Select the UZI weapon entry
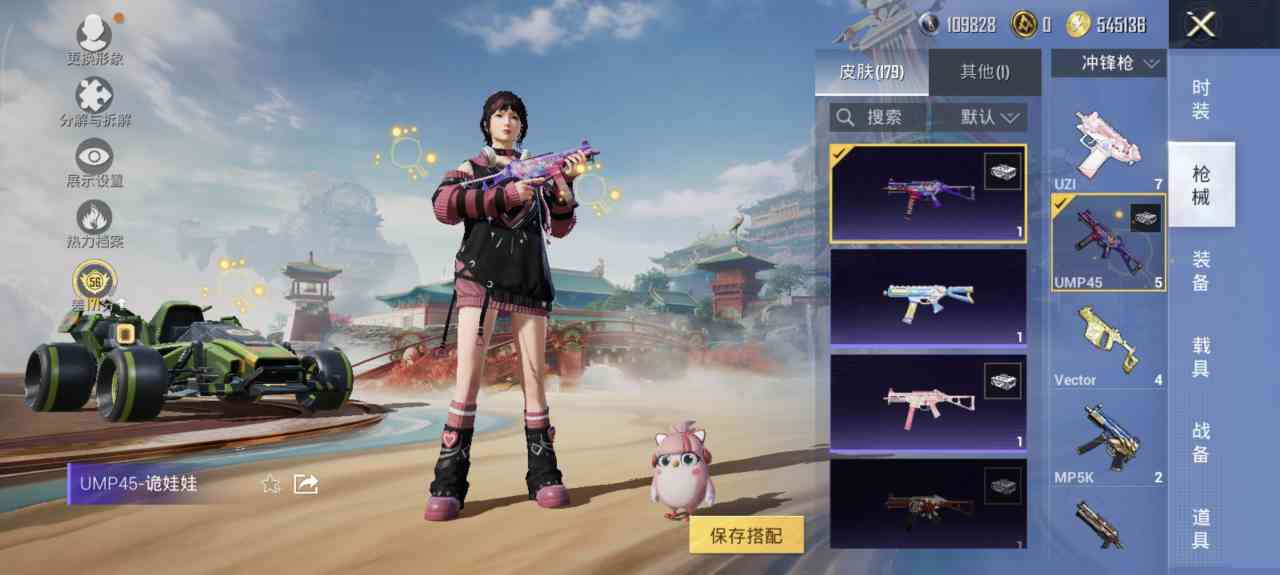 point(1108,147)
